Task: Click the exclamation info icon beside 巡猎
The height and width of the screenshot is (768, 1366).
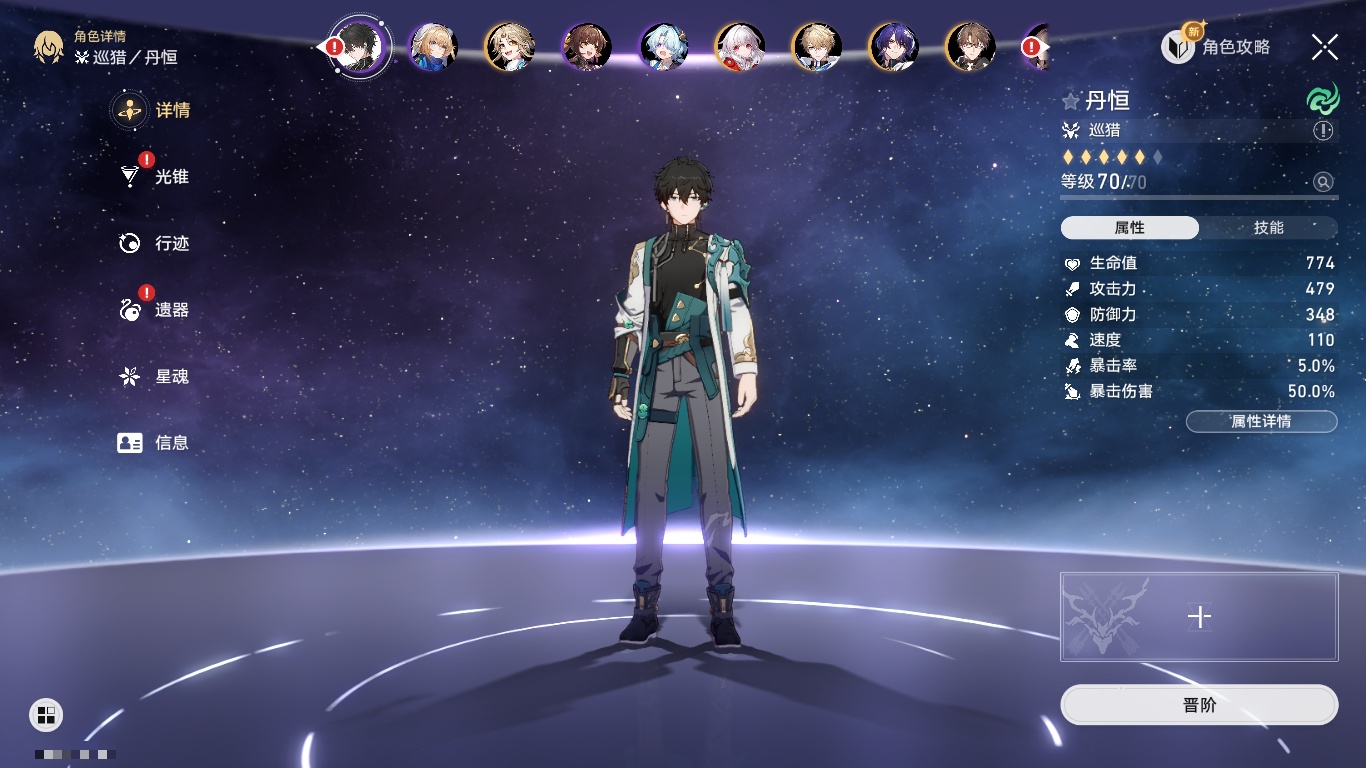Action: (1323, 131)
